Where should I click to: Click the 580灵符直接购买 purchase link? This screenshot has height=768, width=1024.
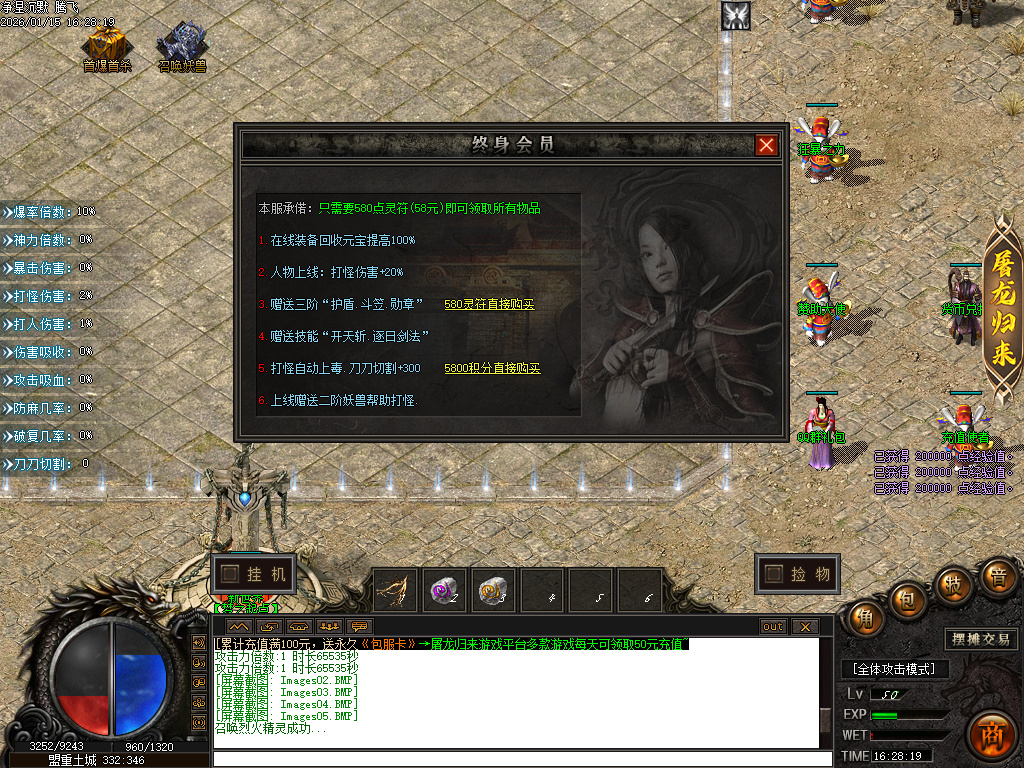point(489,304)
